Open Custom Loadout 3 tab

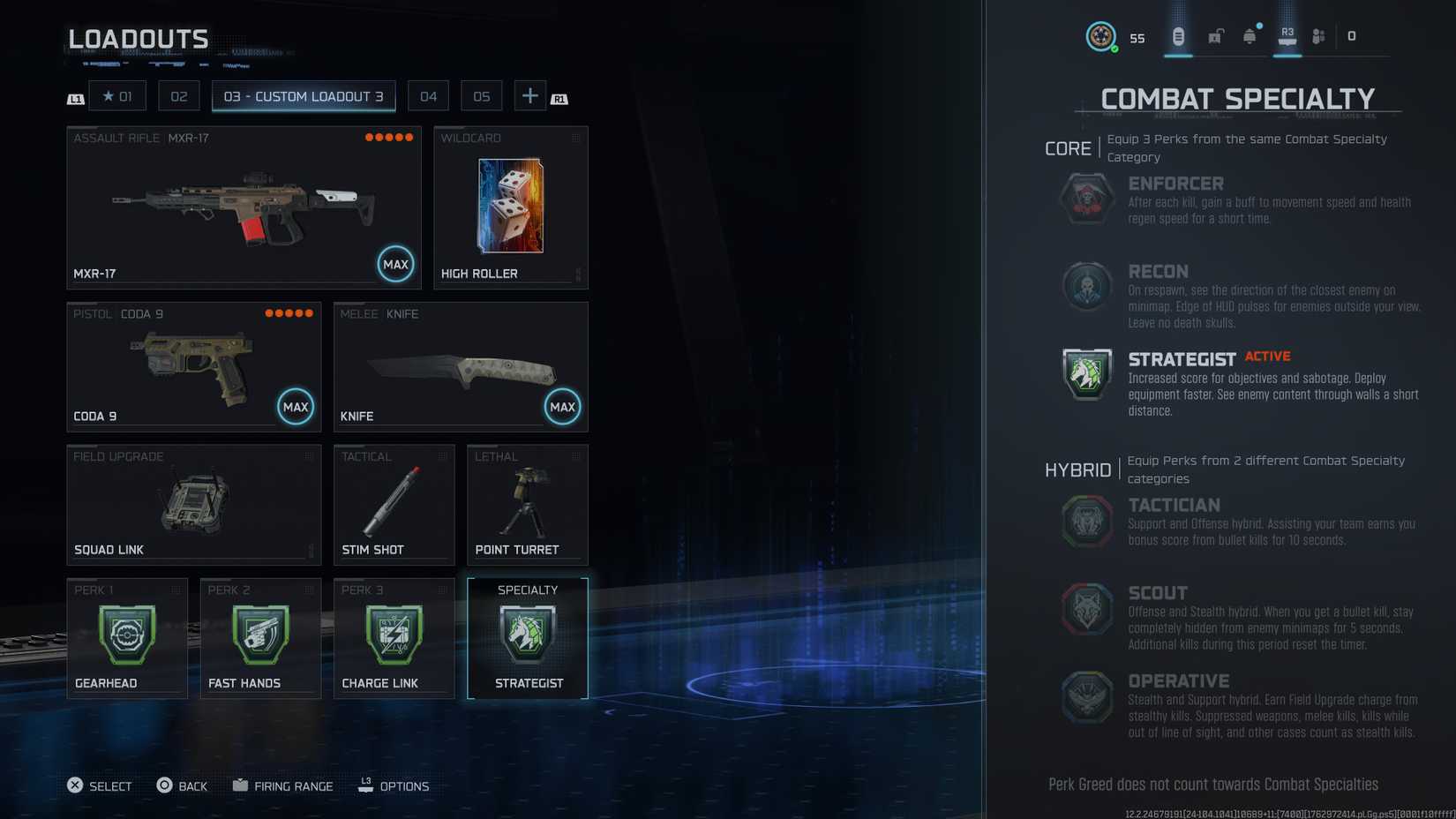pos(304,95)
